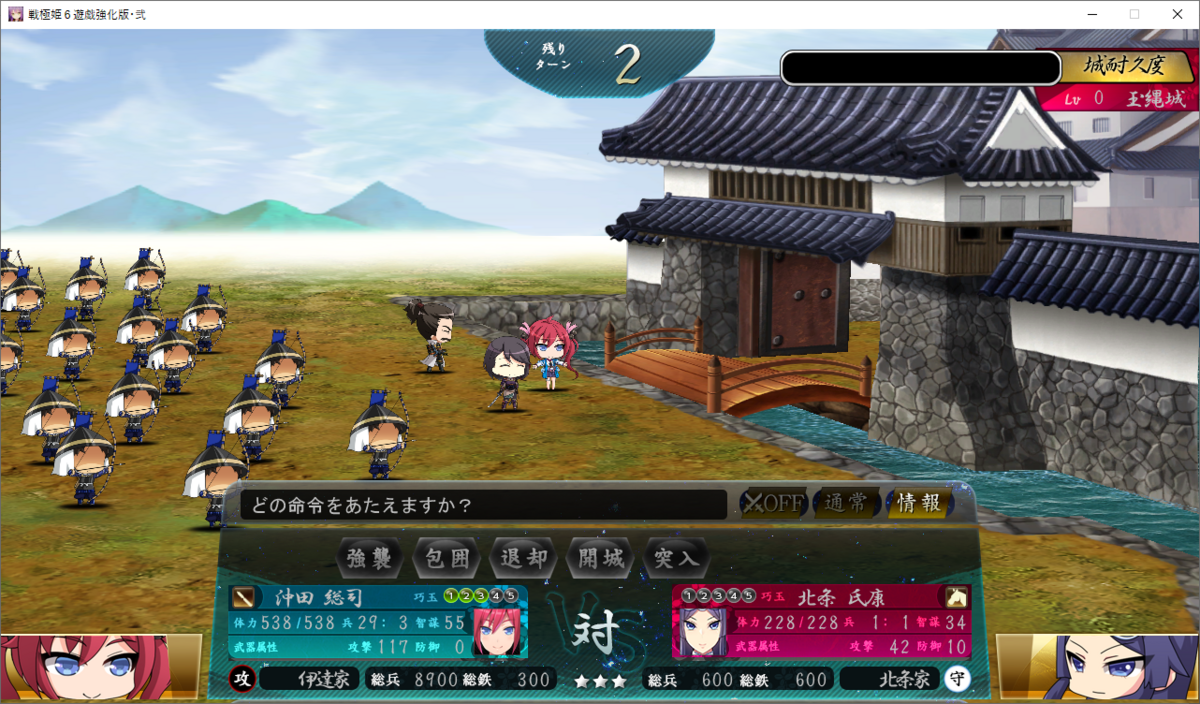Viewport: 1200px width, 704px height.
Task: Choose the 突入 charge command
Action: click(x=677, y=558)
